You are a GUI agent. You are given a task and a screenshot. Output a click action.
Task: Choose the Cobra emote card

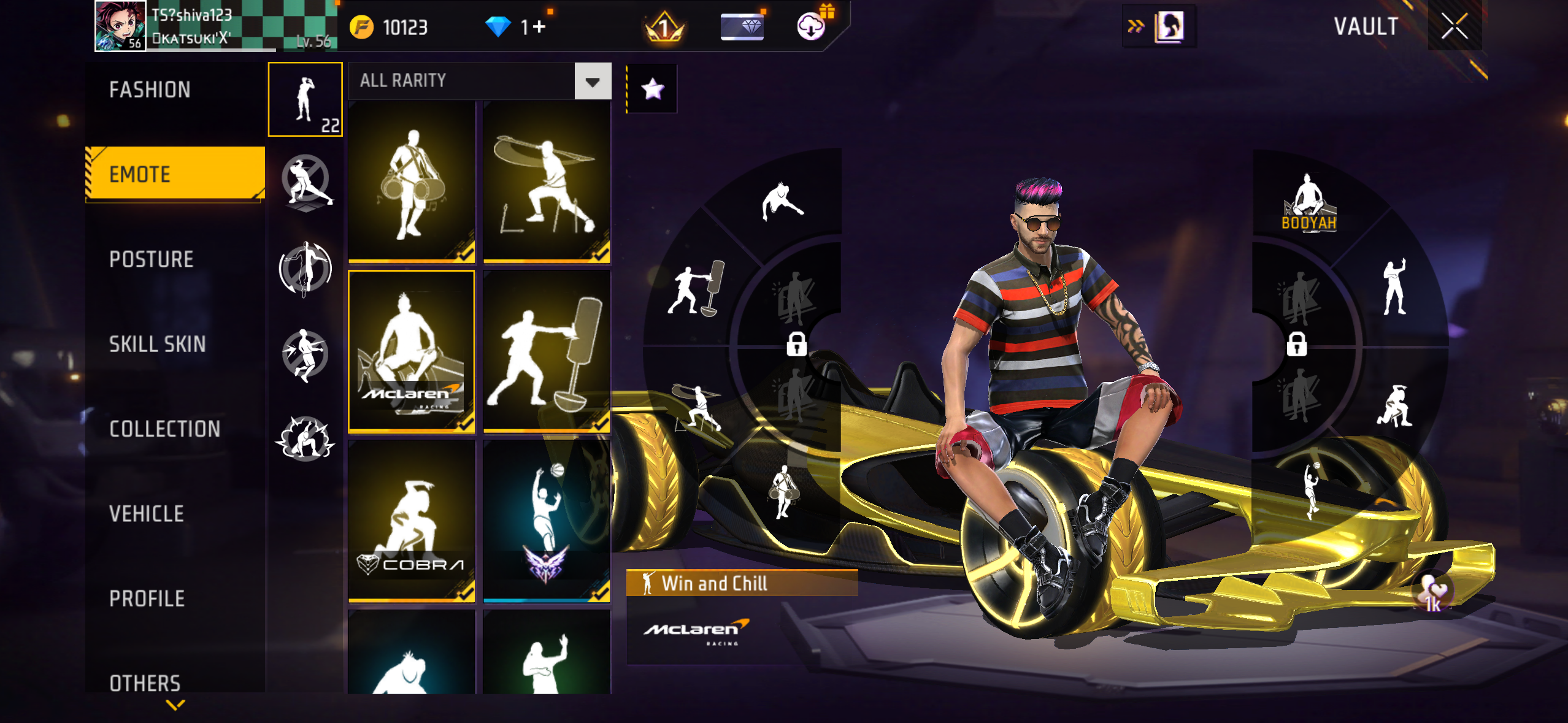click(412, 521)
